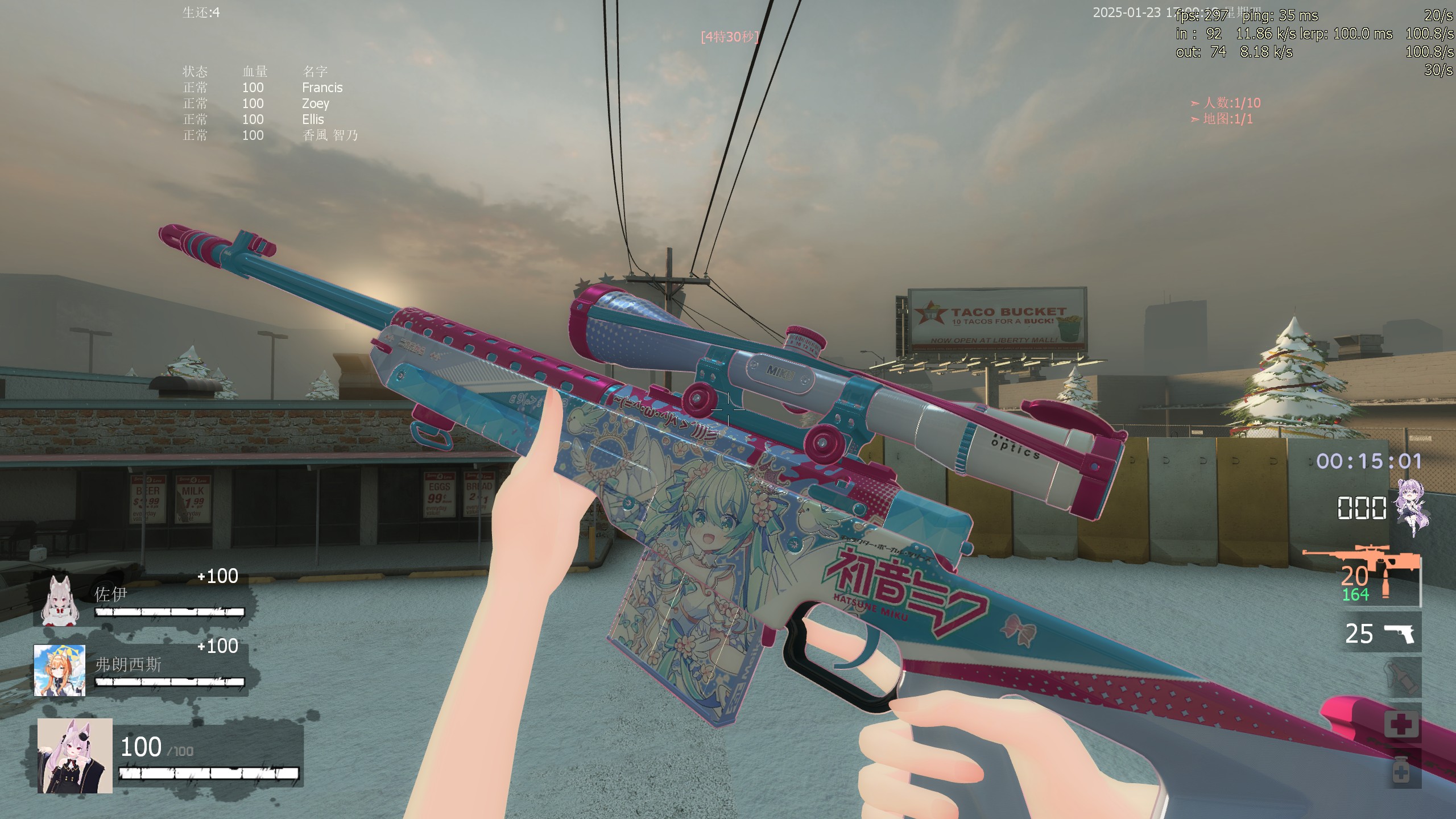Select the Francis row in the status list
This screenshot has height=819, width=1456.
[322, 88]
